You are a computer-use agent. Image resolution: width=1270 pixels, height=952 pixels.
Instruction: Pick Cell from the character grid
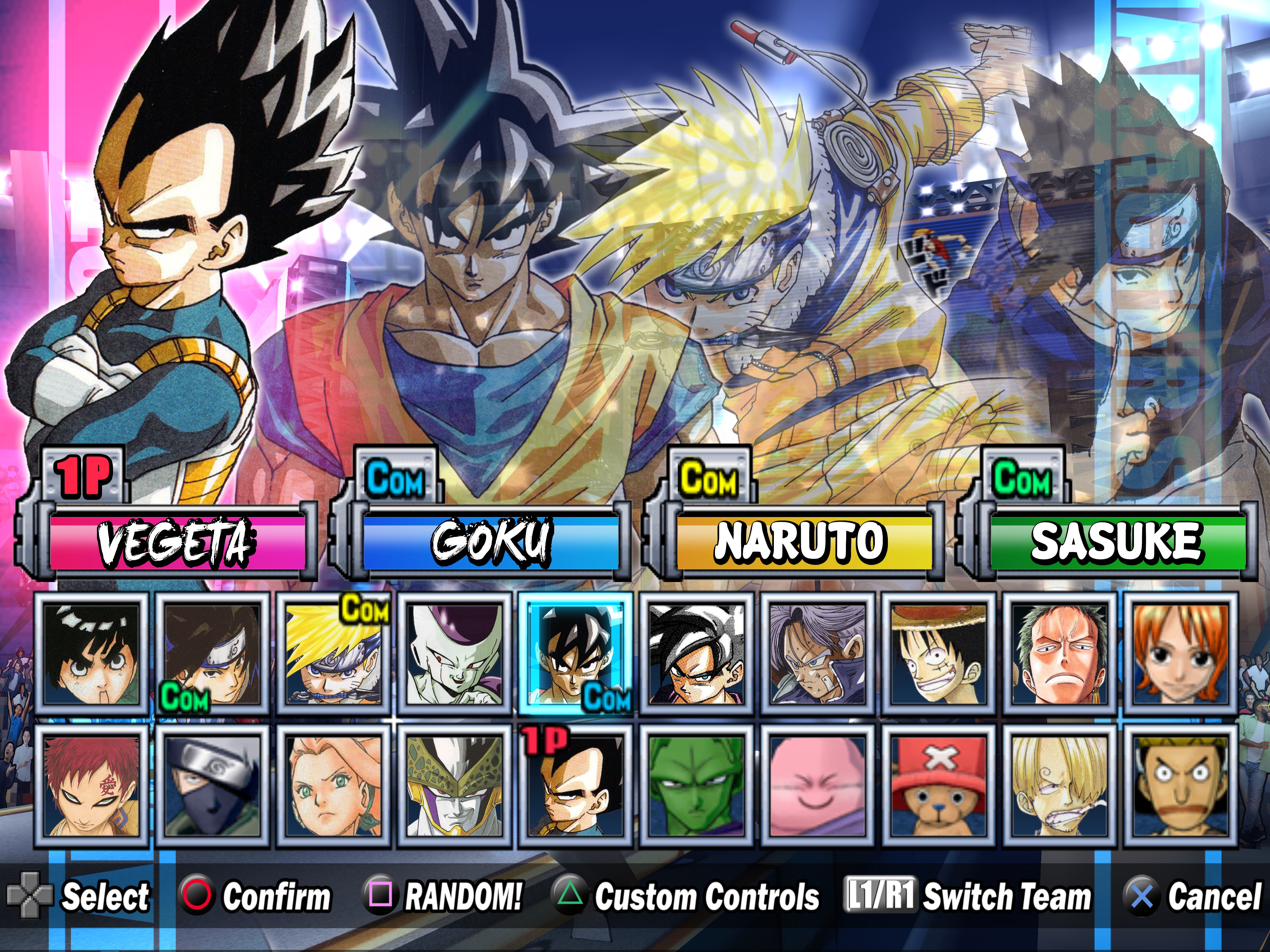click(x=455, y=786)
